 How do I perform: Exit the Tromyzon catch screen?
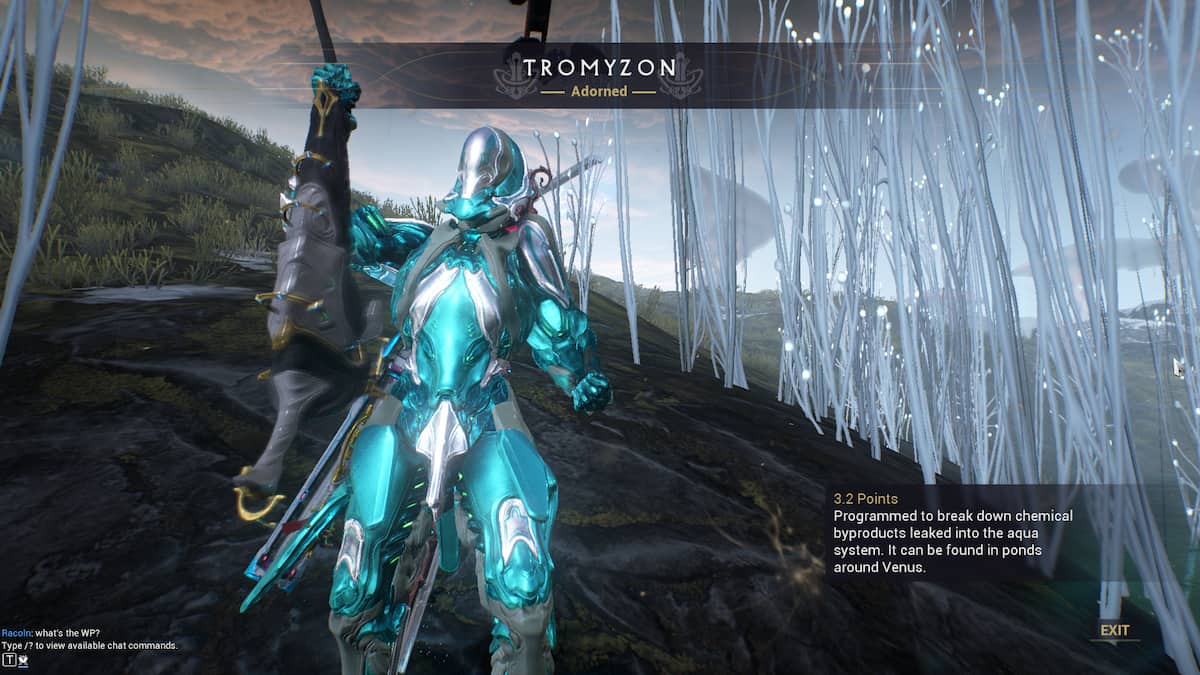point(1114,631)
